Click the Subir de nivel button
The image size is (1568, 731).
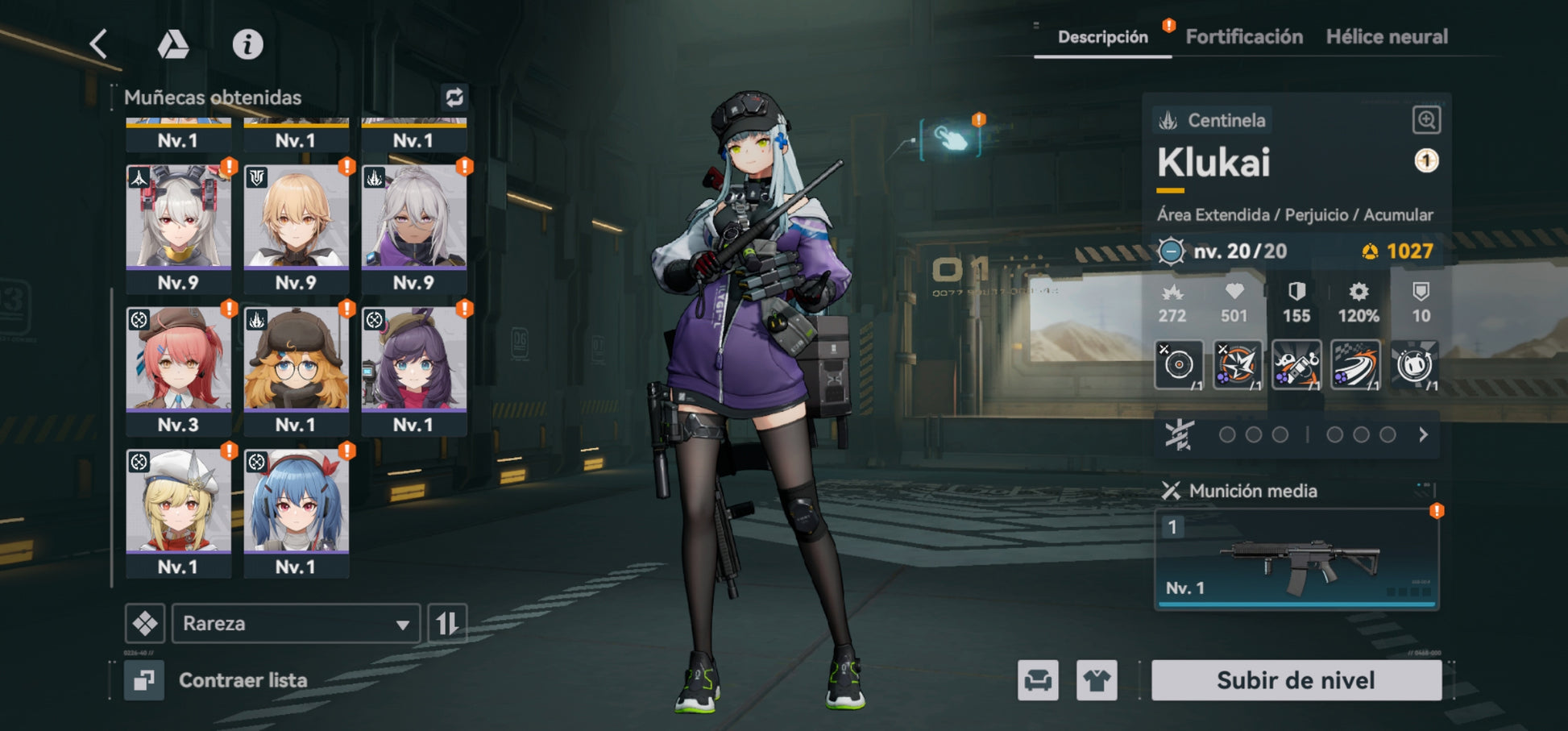(1296, 680)
